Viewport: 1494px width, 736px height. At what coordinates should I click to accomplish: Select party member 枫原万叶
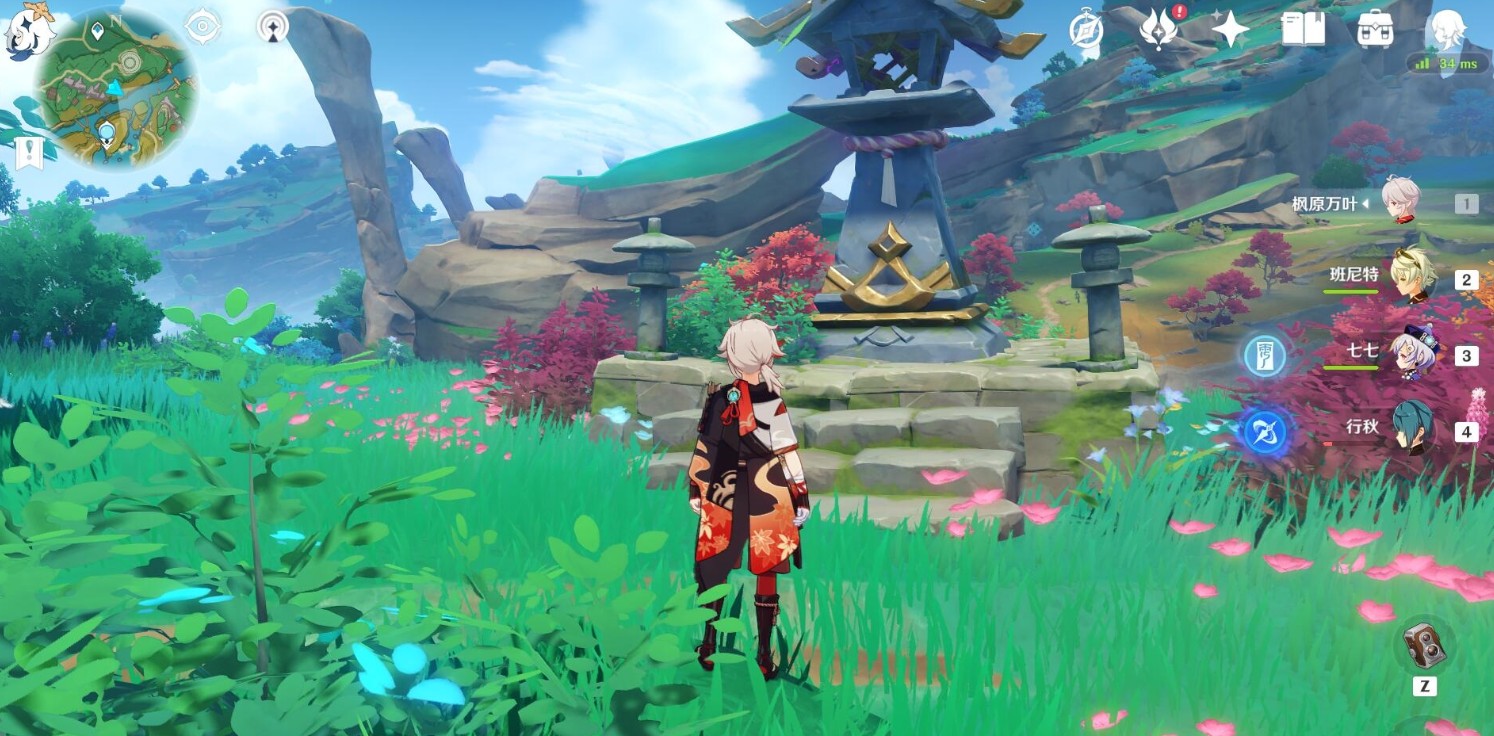1401,201
